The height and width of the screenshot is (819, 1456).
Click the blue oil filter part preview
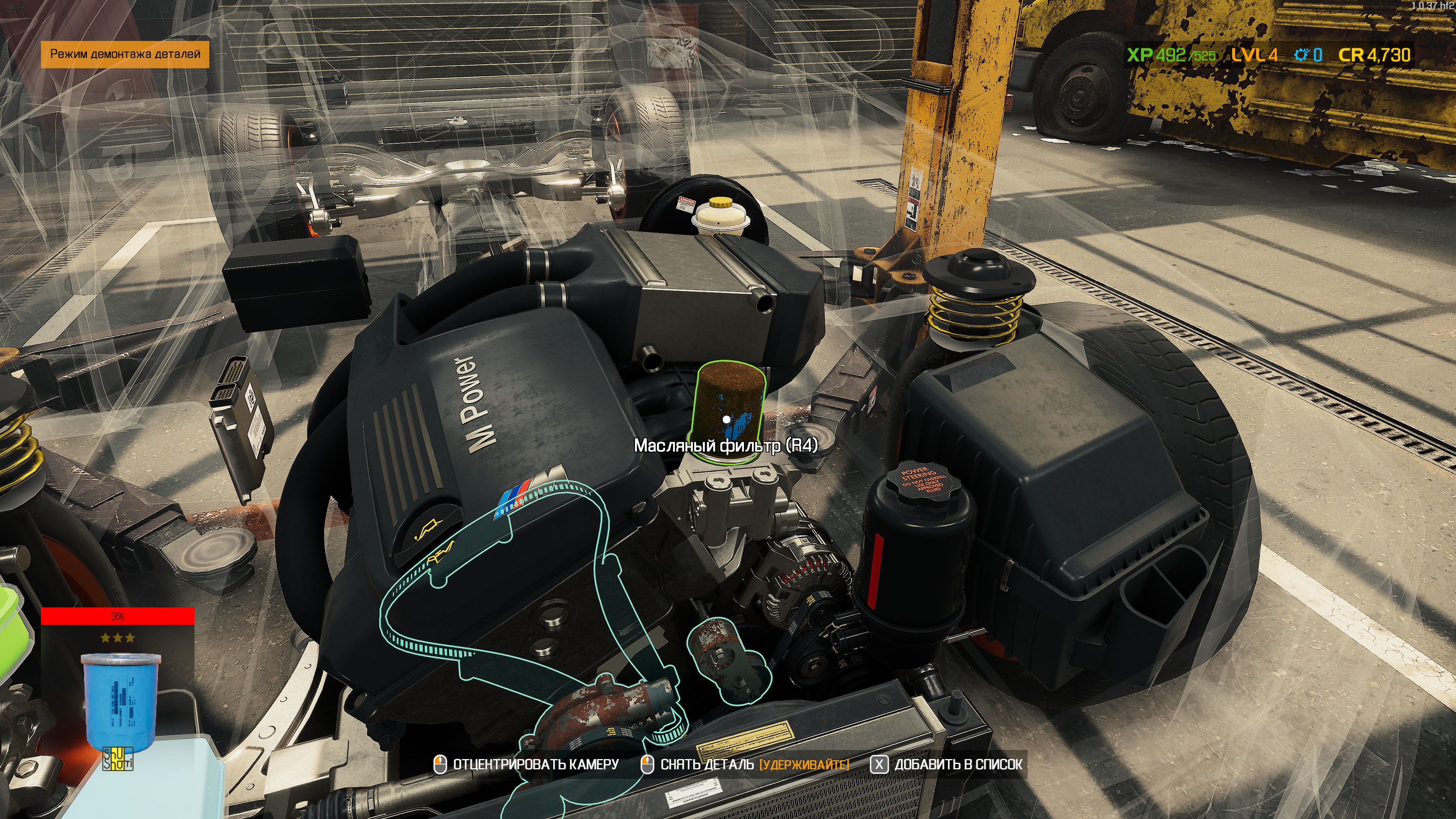(121, 701)
